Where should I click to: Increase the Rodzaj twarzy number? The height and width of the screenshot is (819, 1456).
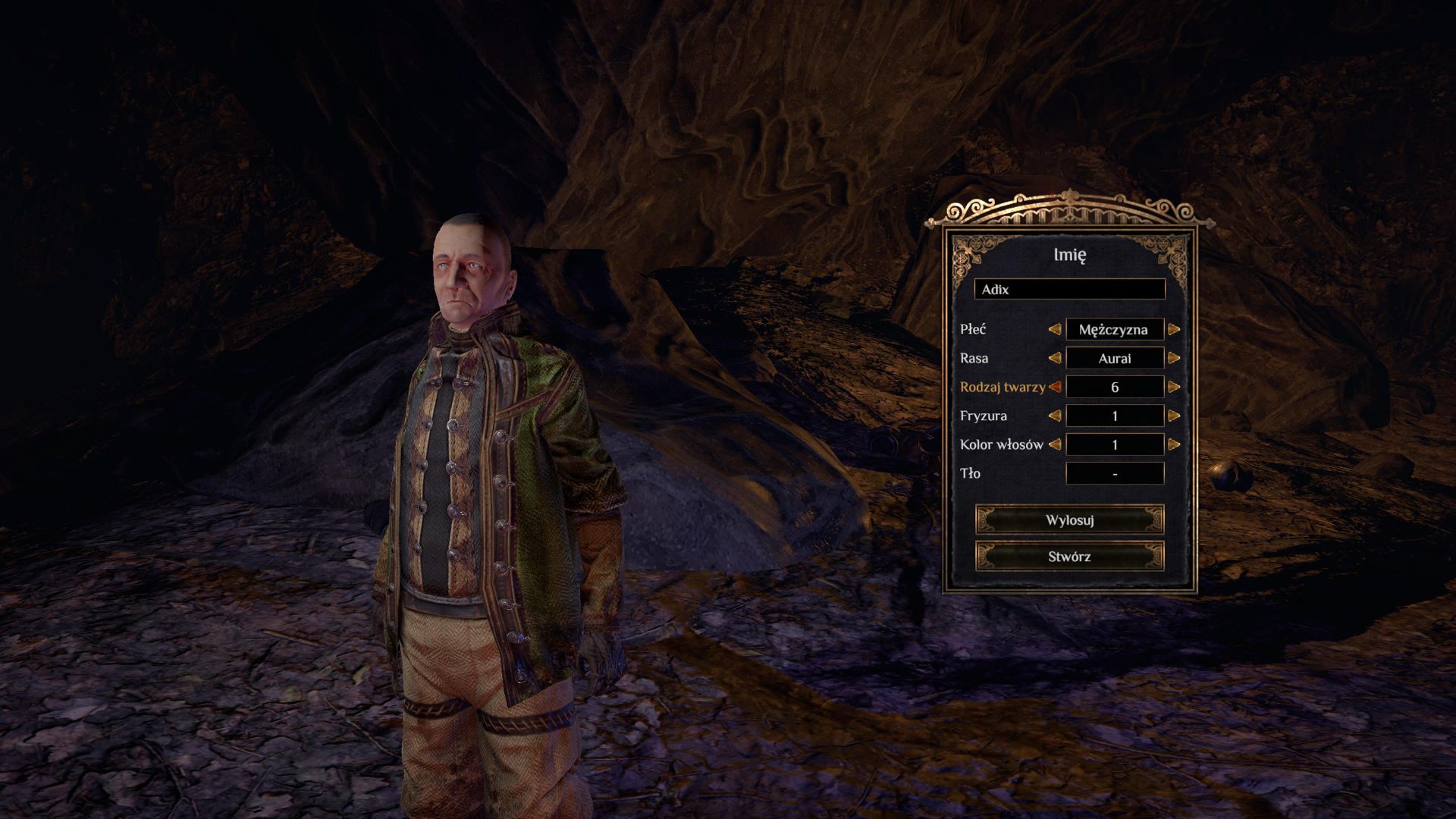coord(1174,387)
